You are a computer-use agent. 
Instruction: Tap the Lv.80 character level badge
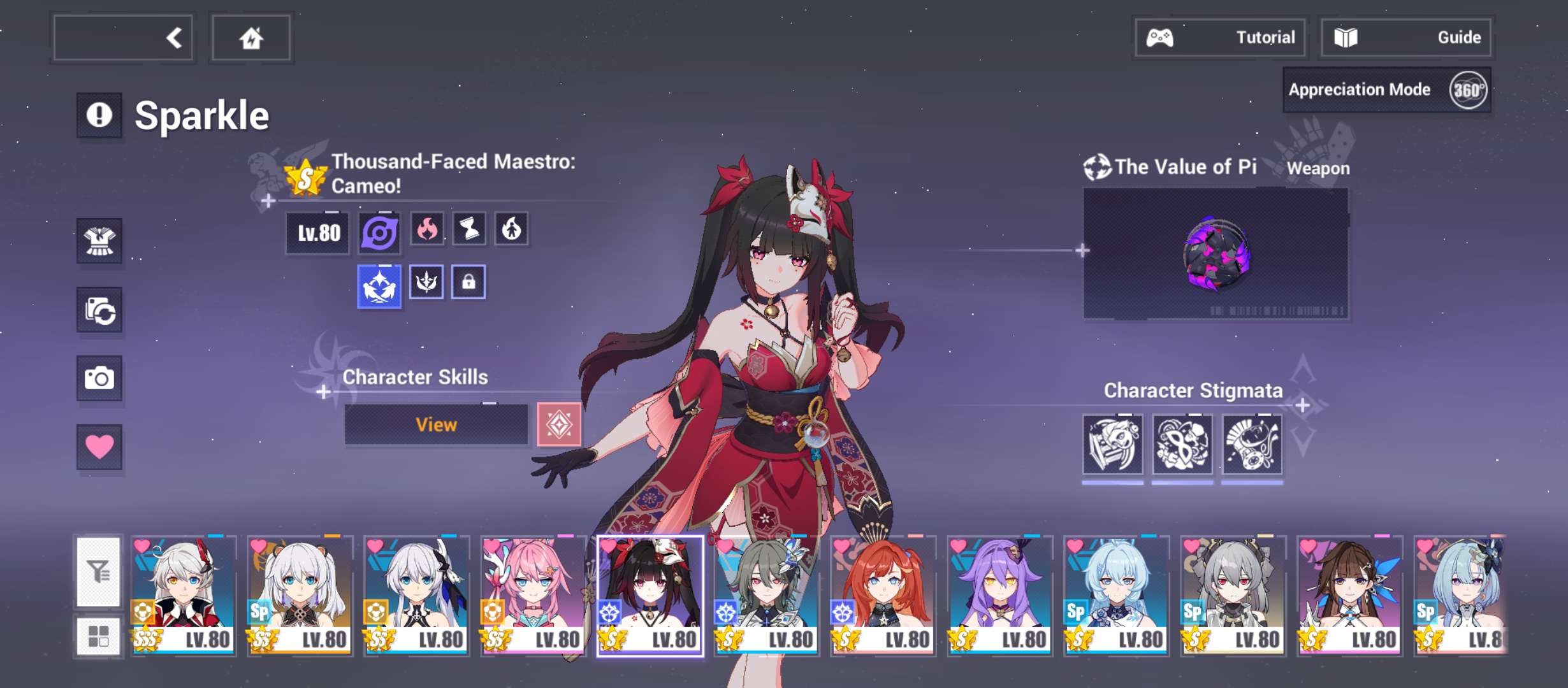coord(317,233)
